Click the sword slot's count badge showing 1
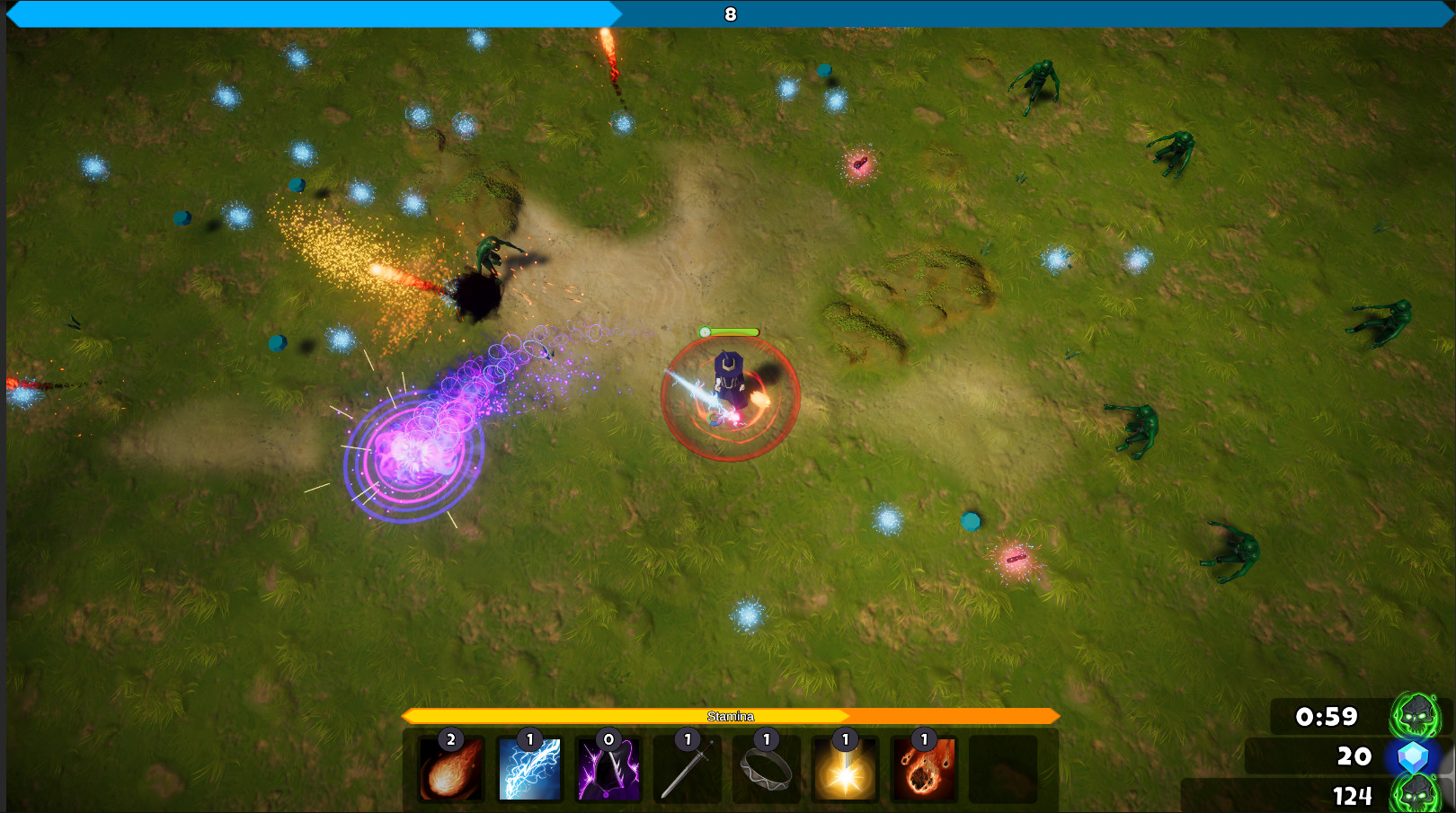 [x=688, y=739]
